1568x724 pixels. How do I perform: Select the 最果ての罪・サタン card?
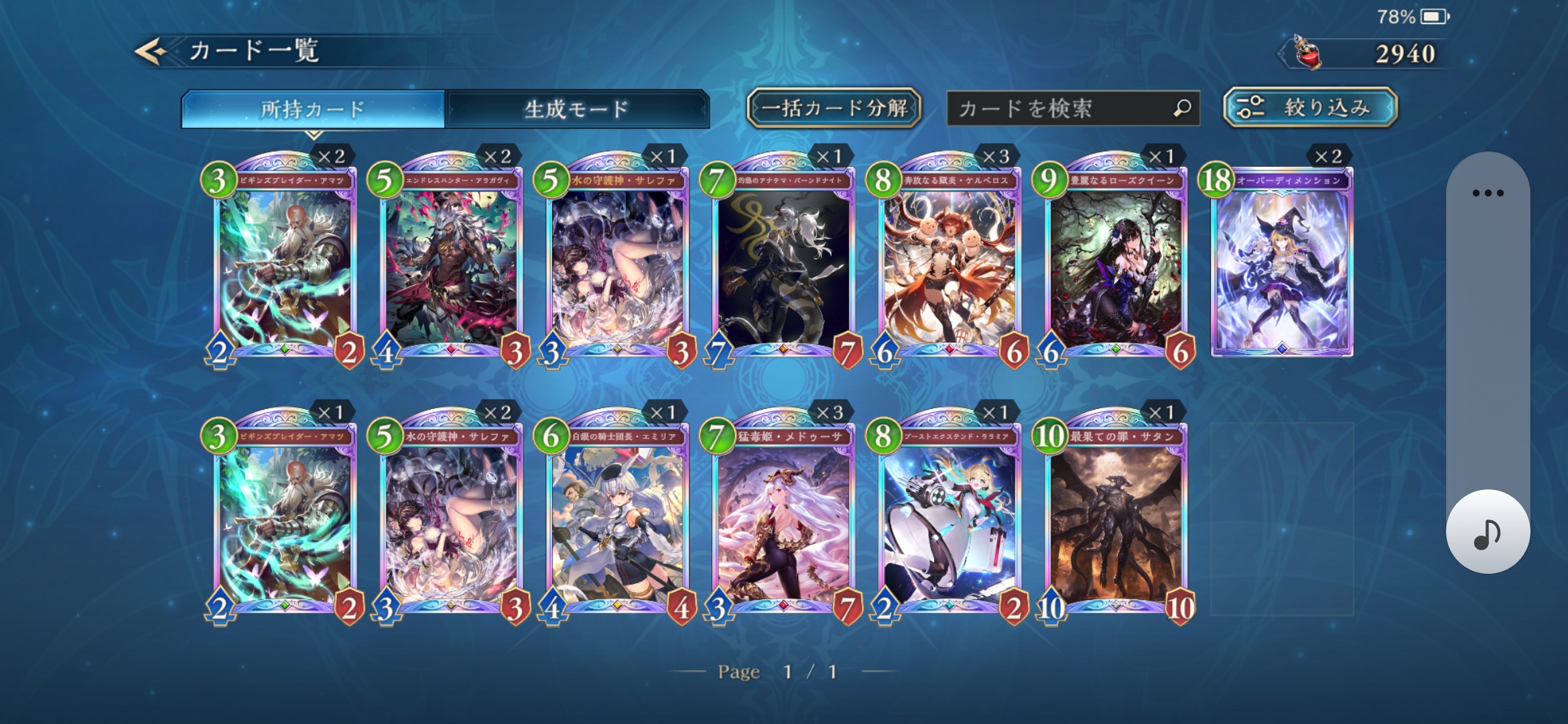click(1115, 521)
